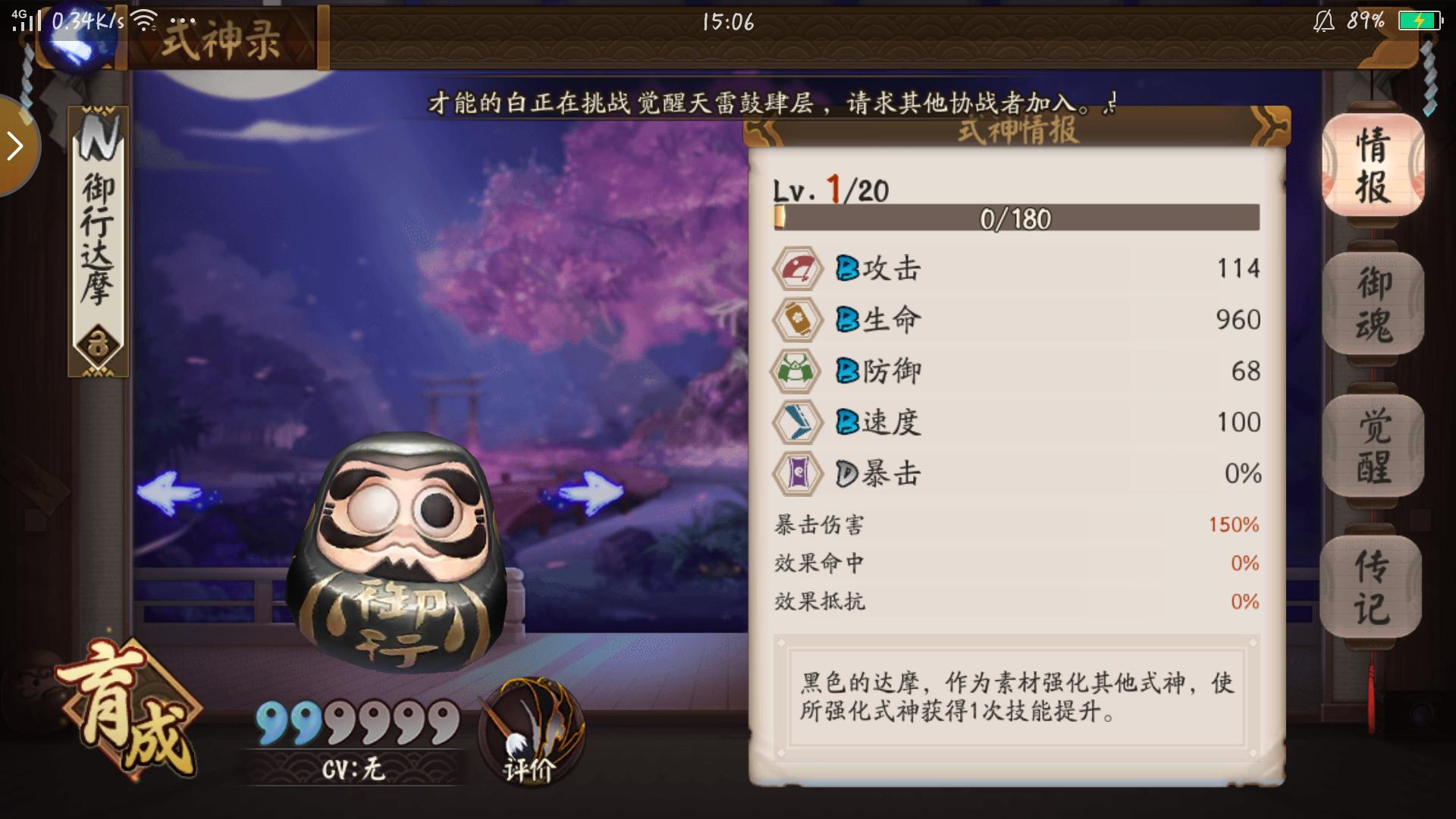Expand the left side panel arrow
This screenshot has width=1456, height=819.
15,146
